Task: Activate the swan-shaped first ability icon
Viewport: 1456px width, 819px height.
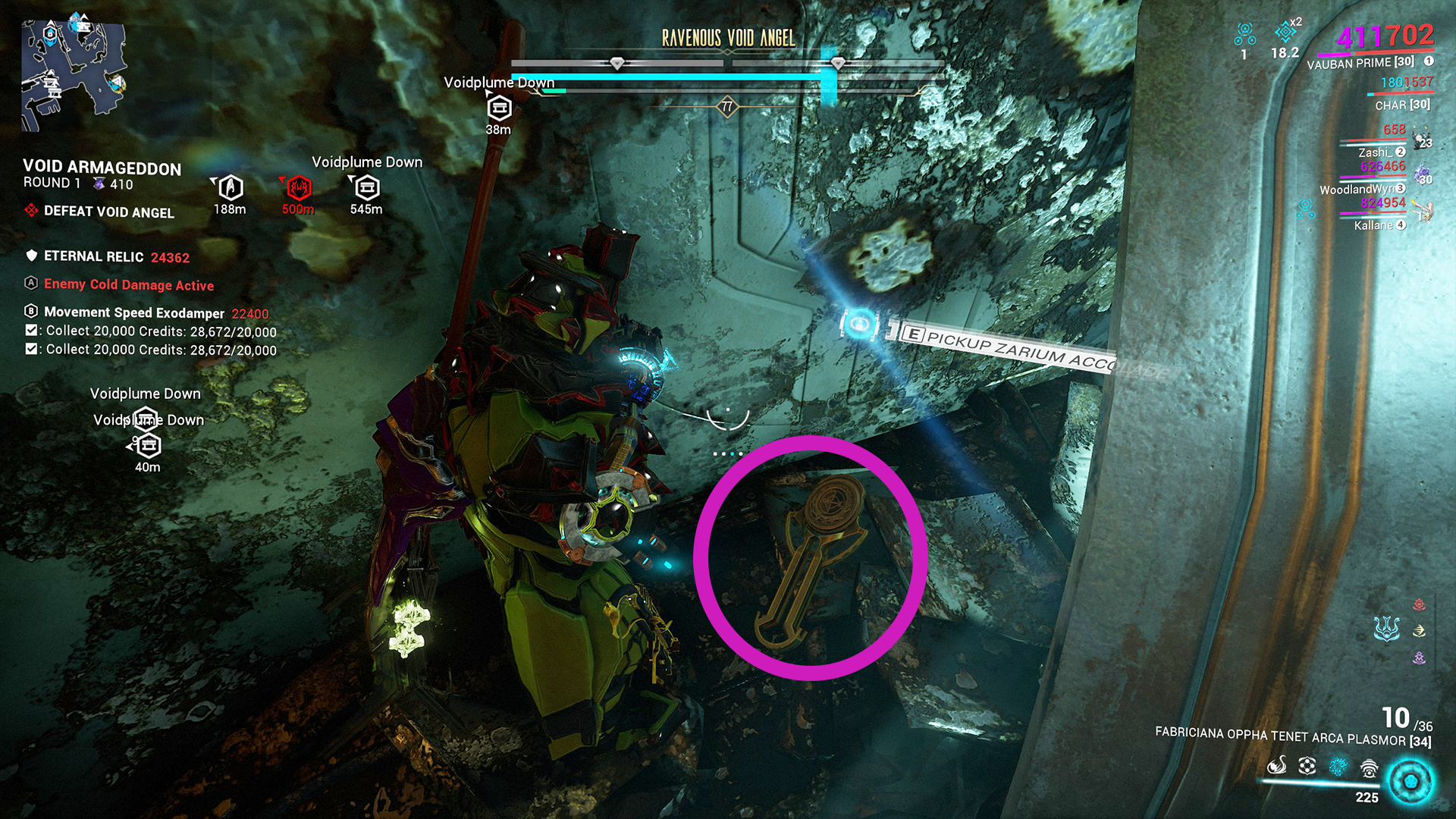Action: pyautogui.click(x=1277, y=766)
